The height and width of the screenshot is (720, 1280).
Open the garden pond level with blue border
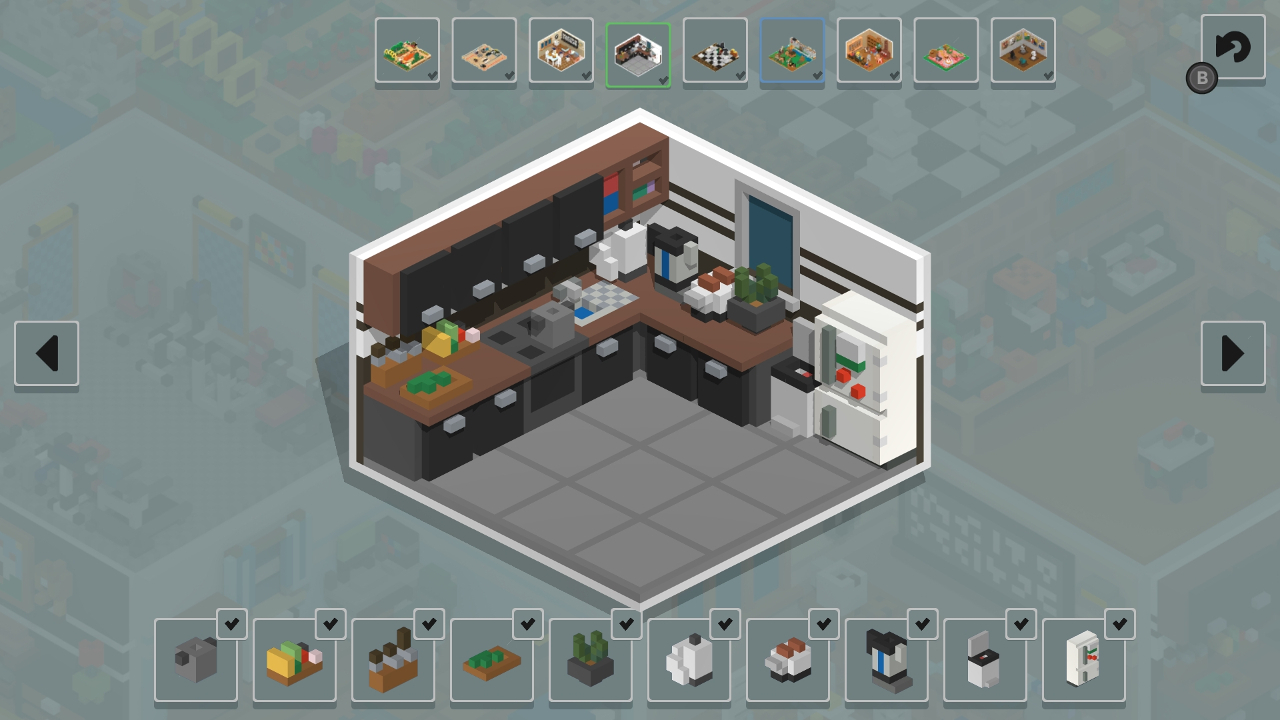point(792,50)
